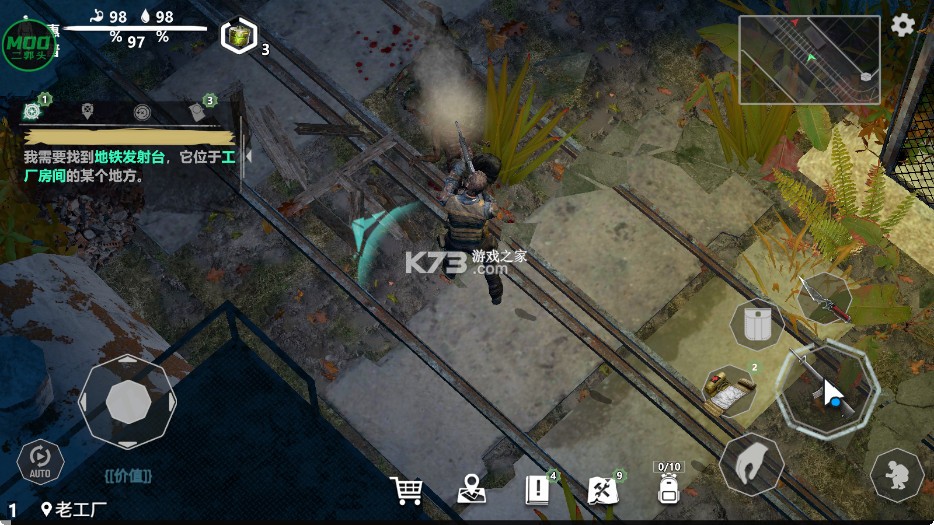Open the MOO player avatar profile
Viewport: 934px width, 525px height.
point(29,43)
